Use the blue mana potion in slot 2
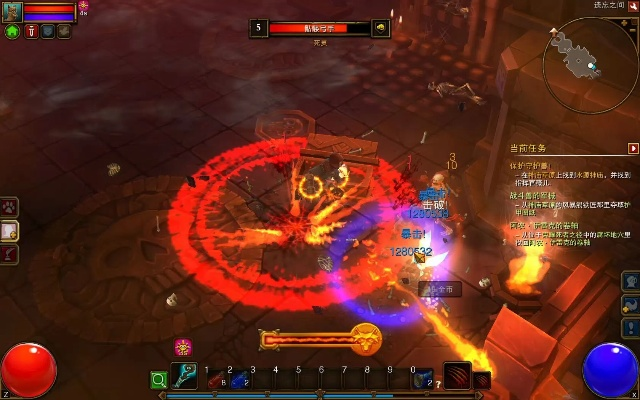Image resolution: width=640 pixels, height=400 pixels. [238, 379]
